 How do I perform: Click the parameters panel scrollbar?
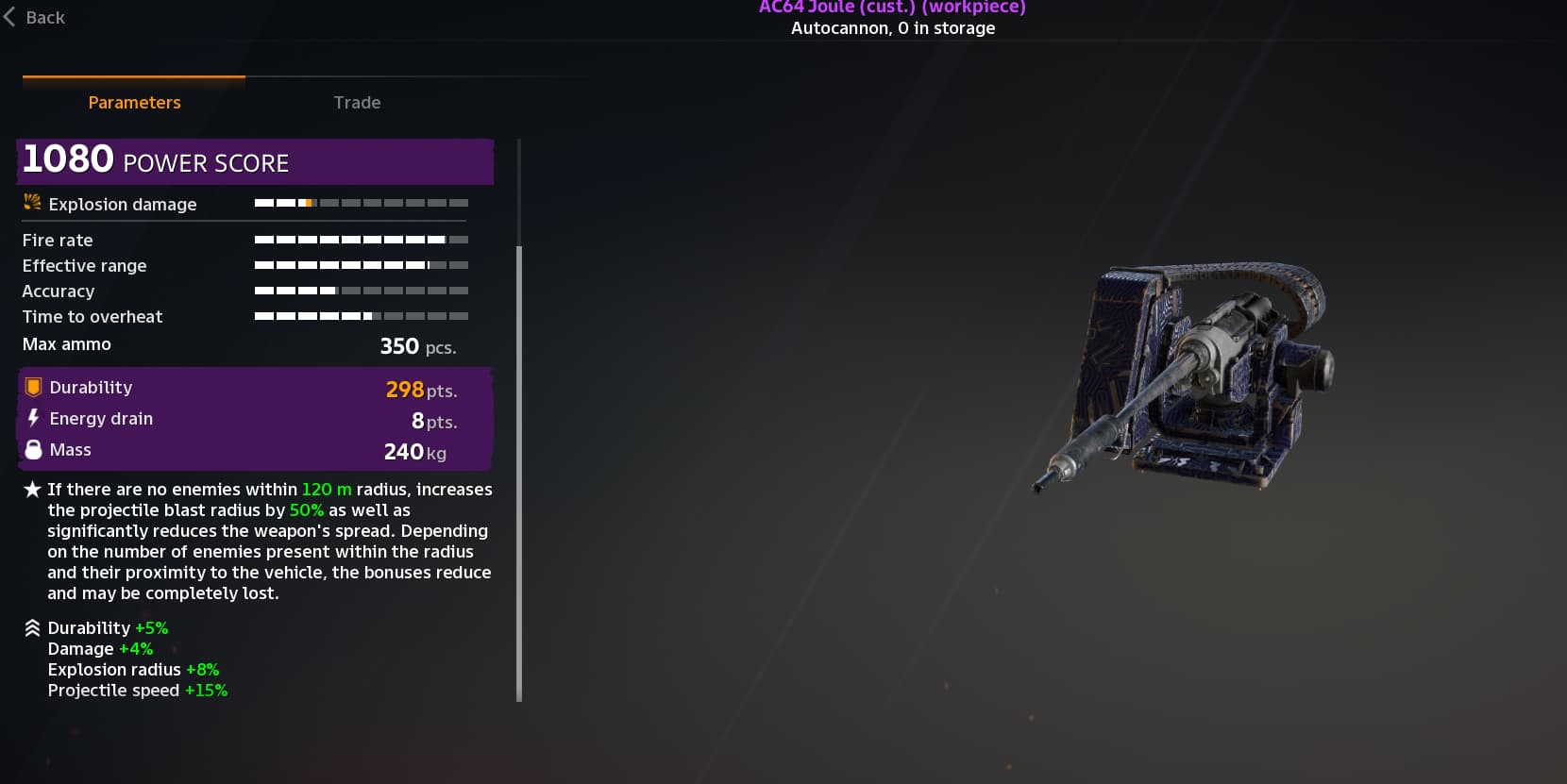pos(519,472)
